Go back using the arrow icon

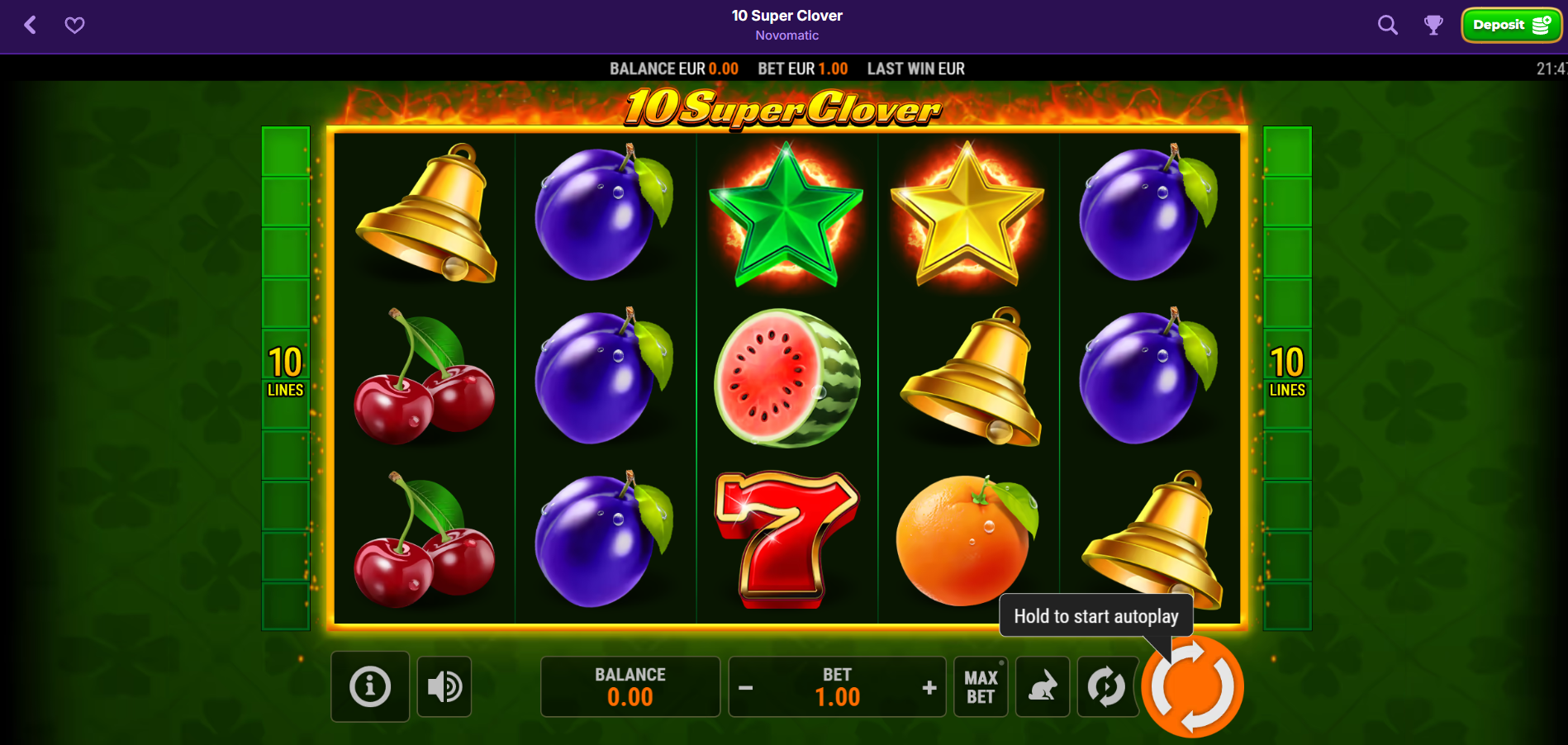point(31,25)
